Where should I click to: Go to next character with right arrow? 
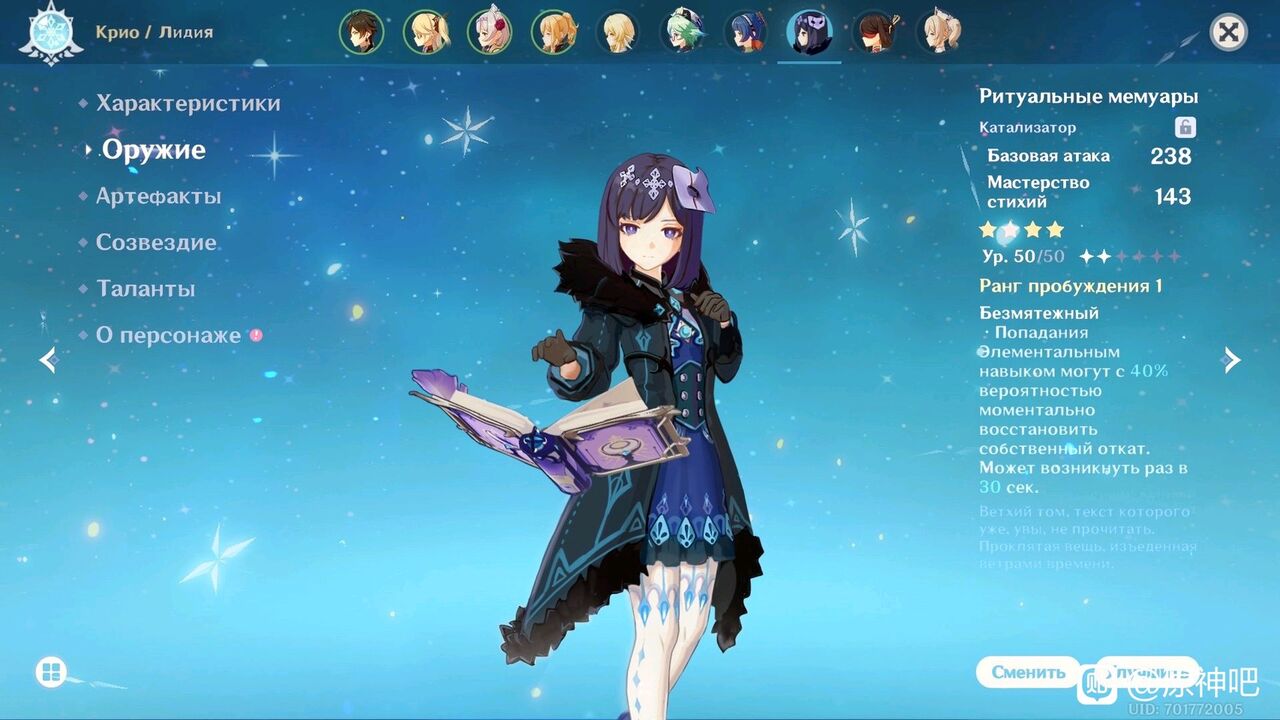point(1231,360)
